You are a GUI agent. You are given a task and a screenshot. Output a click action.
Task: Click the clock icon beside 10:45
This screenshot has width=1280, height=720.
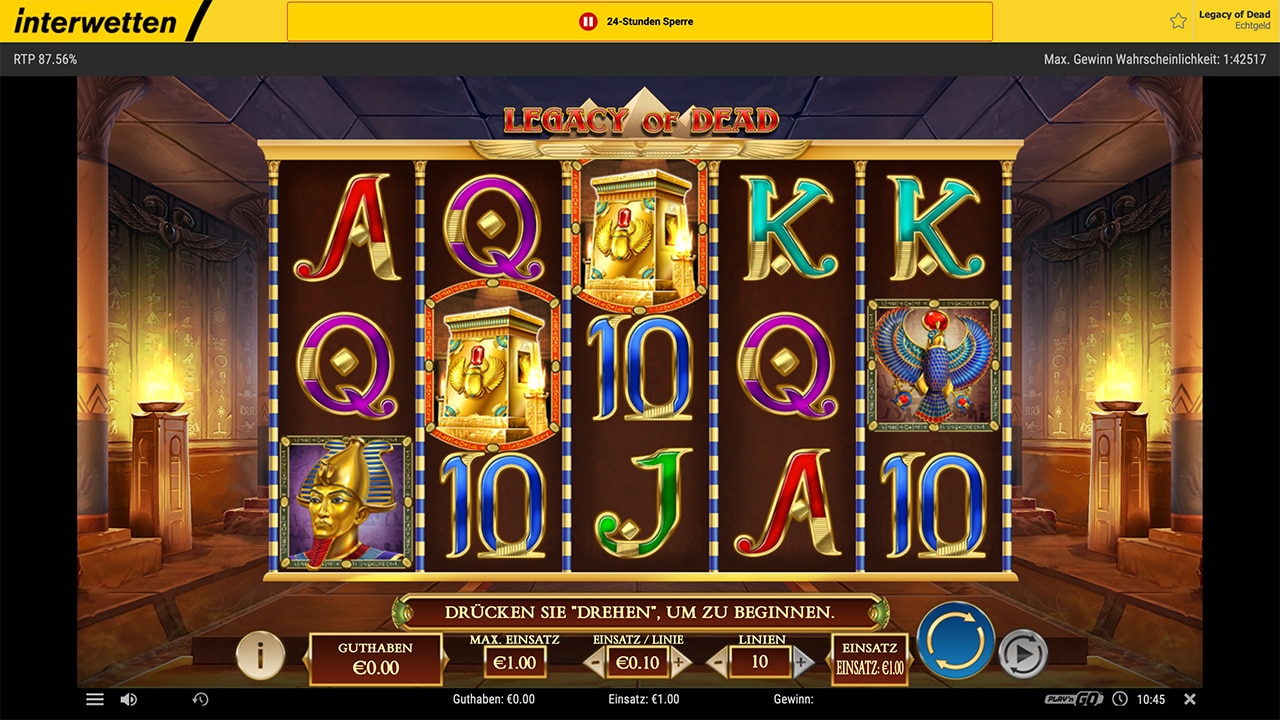1119,699
